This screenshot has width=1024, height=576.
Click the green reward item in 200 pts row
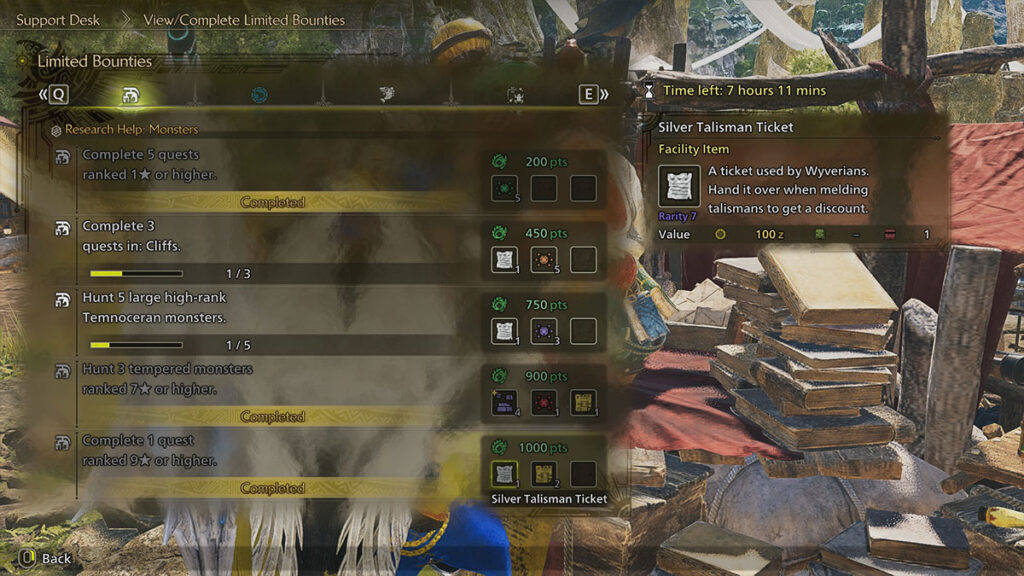pyautogui.click(x=505, y=188)
